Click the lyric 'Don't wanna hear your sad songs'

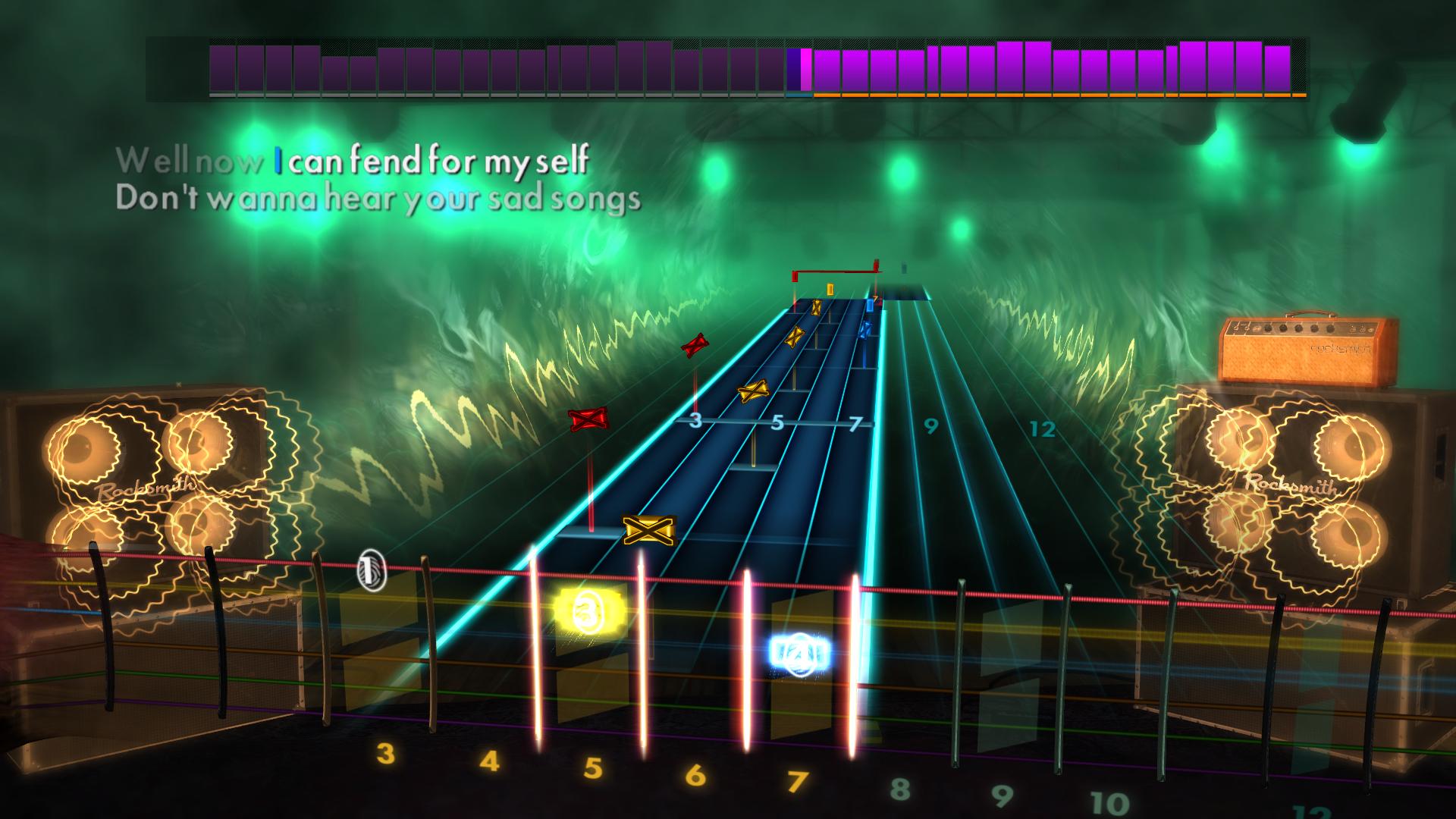click(x=379, y=199)
